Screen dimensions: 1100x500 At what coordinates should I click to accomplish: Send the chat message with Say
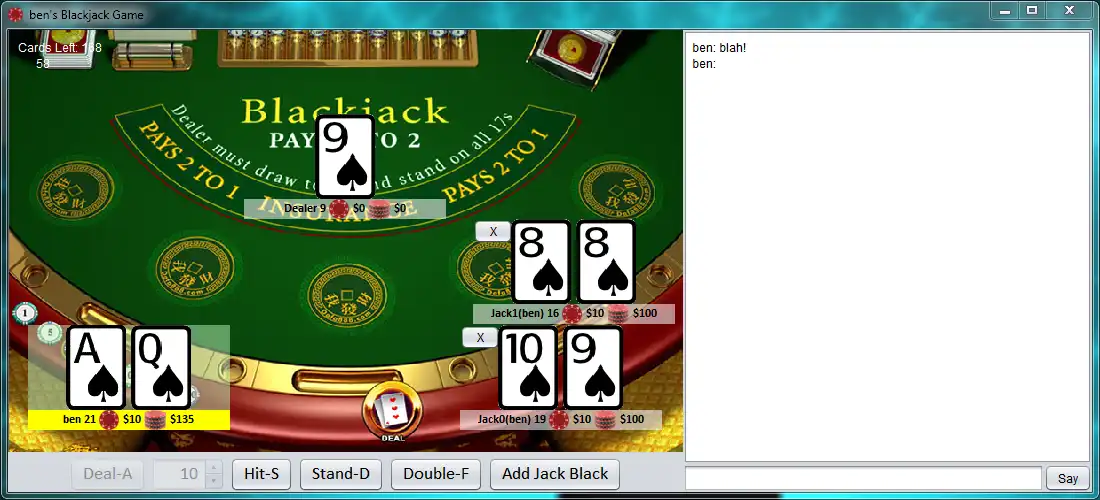[x=1067, y=479]
